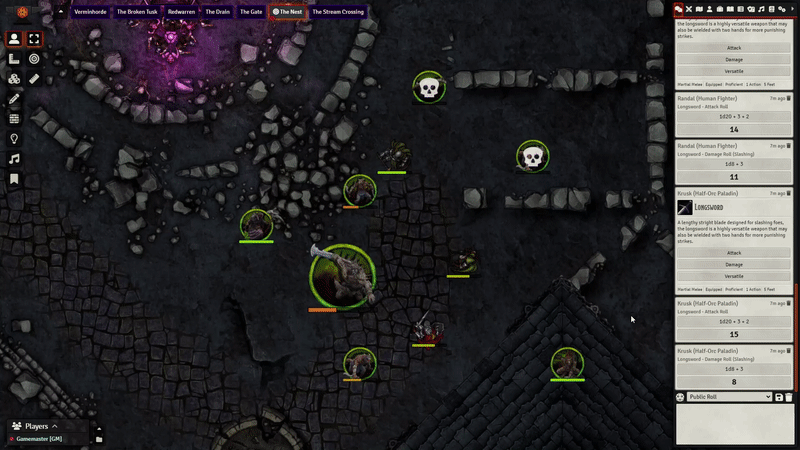Collapse the sidebar with the arrow
This screenshot has height=450, width=800.
(792, 9)
